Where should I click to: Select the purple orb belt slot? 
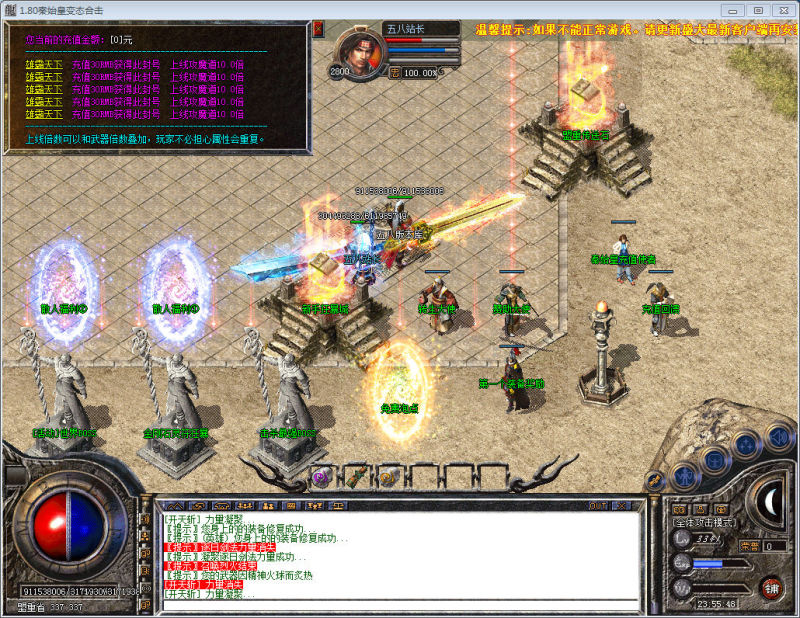(322, 478)
